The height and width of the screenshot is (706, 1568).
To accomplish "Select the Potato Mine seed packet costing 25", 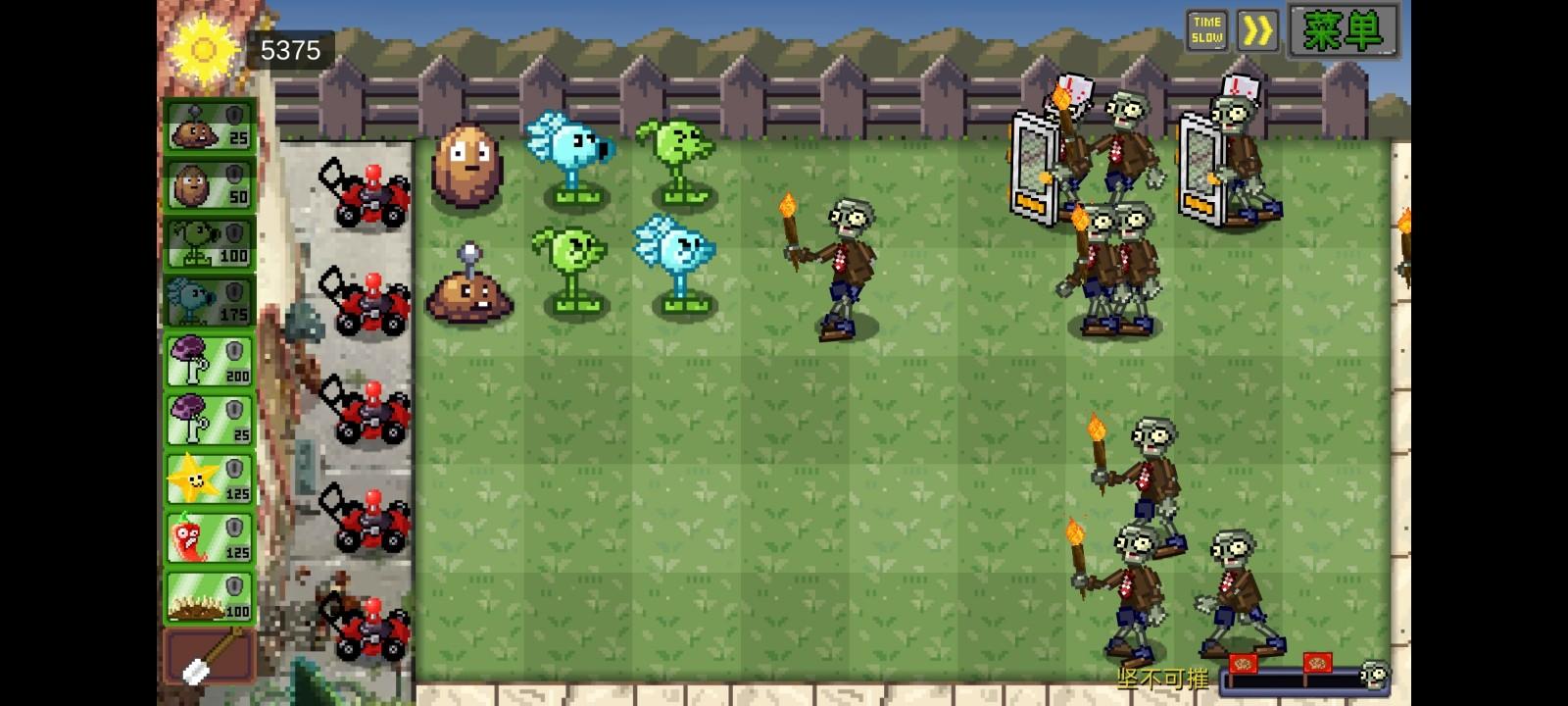I will [207, 127].
